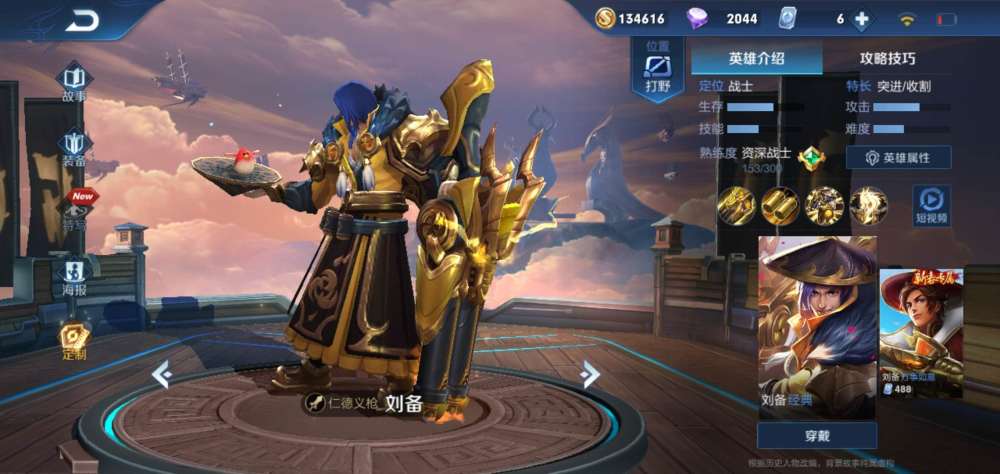Open the 装备 equipment menu
Image resolution: width=1000 pixels, height=474 pixels.
coord(74,147)
